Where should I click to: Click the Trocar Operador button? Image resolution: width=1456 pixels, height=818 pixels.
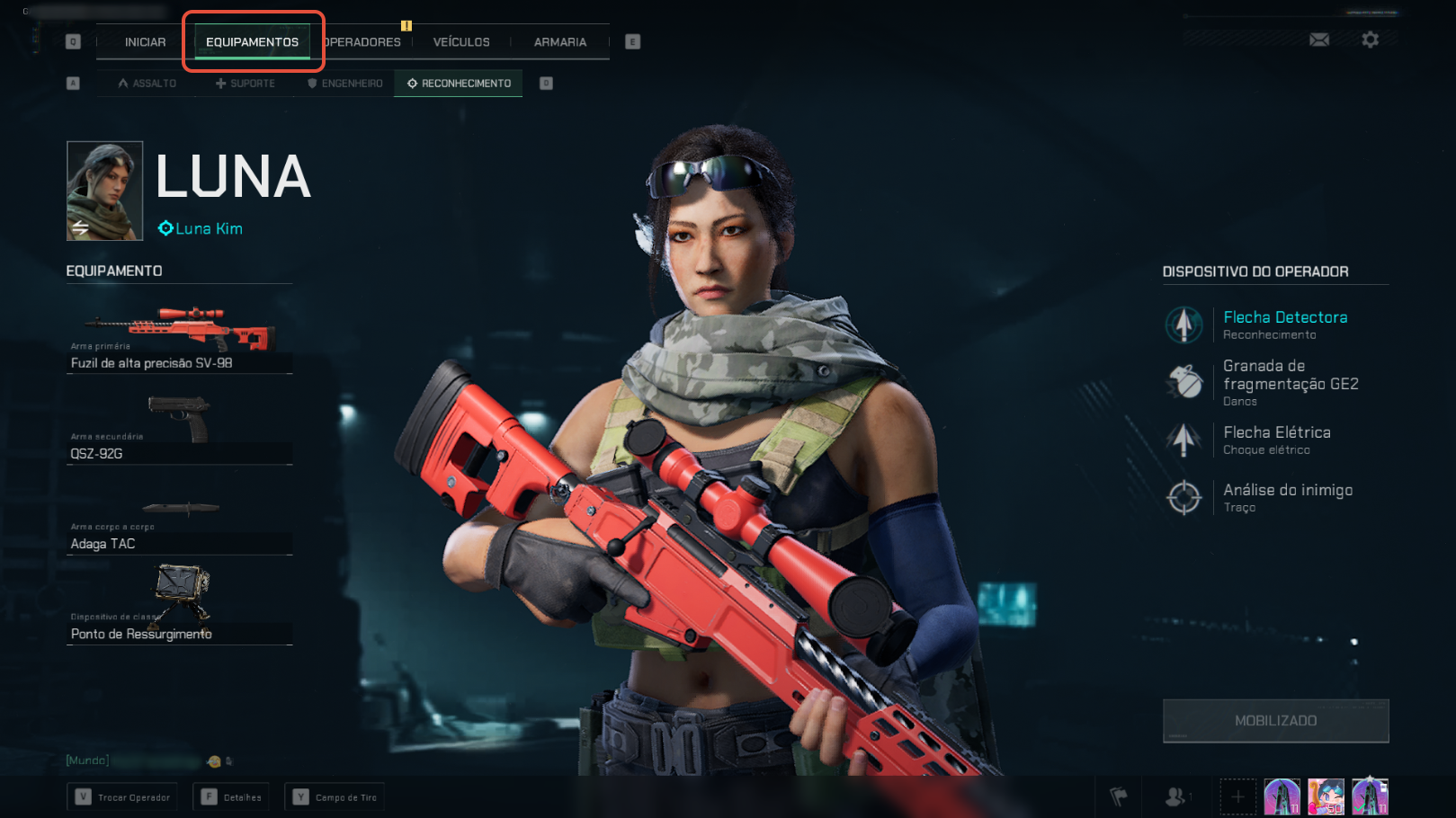pyautogui.click(x=122, y=797)
